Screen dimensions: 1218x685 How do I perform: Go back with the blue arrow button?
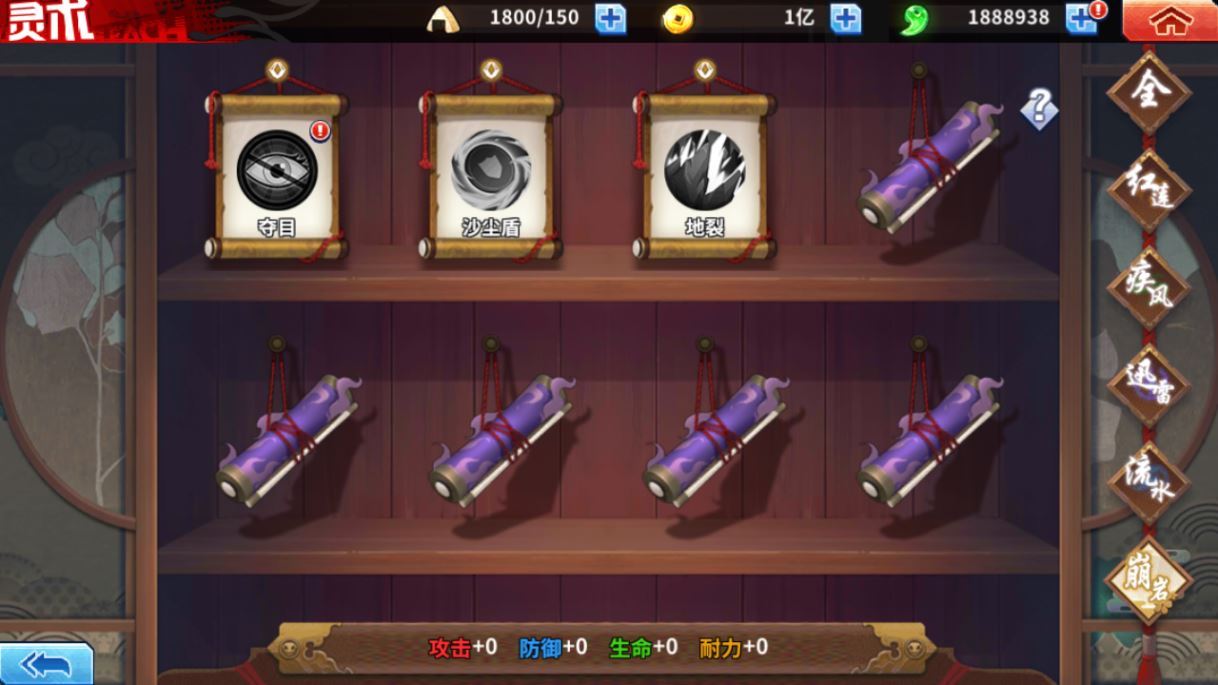46,664
